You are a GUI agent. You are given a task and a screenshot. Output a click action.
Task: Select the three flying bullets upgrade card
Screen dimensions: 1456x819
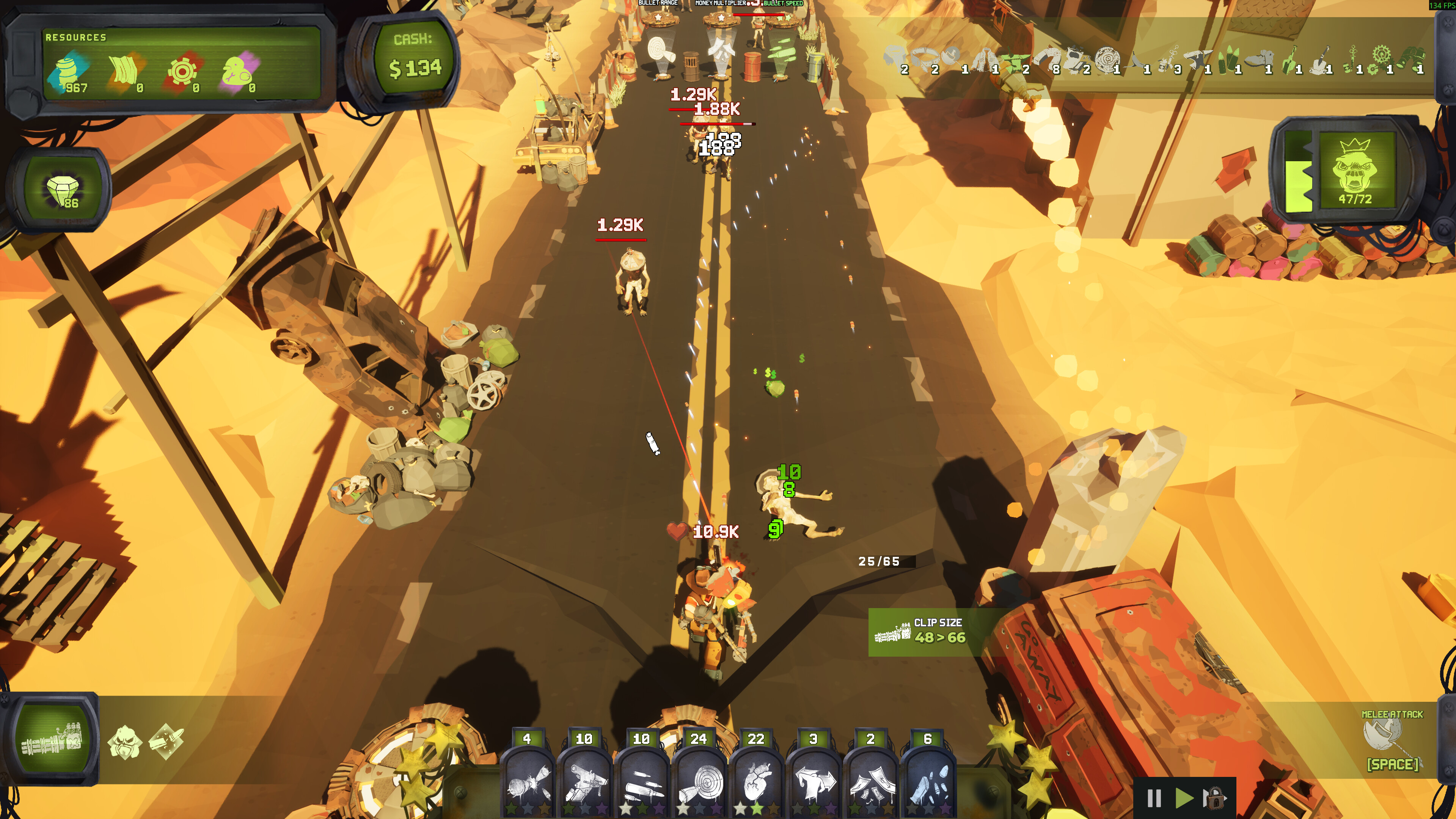(x=641, y=782)
